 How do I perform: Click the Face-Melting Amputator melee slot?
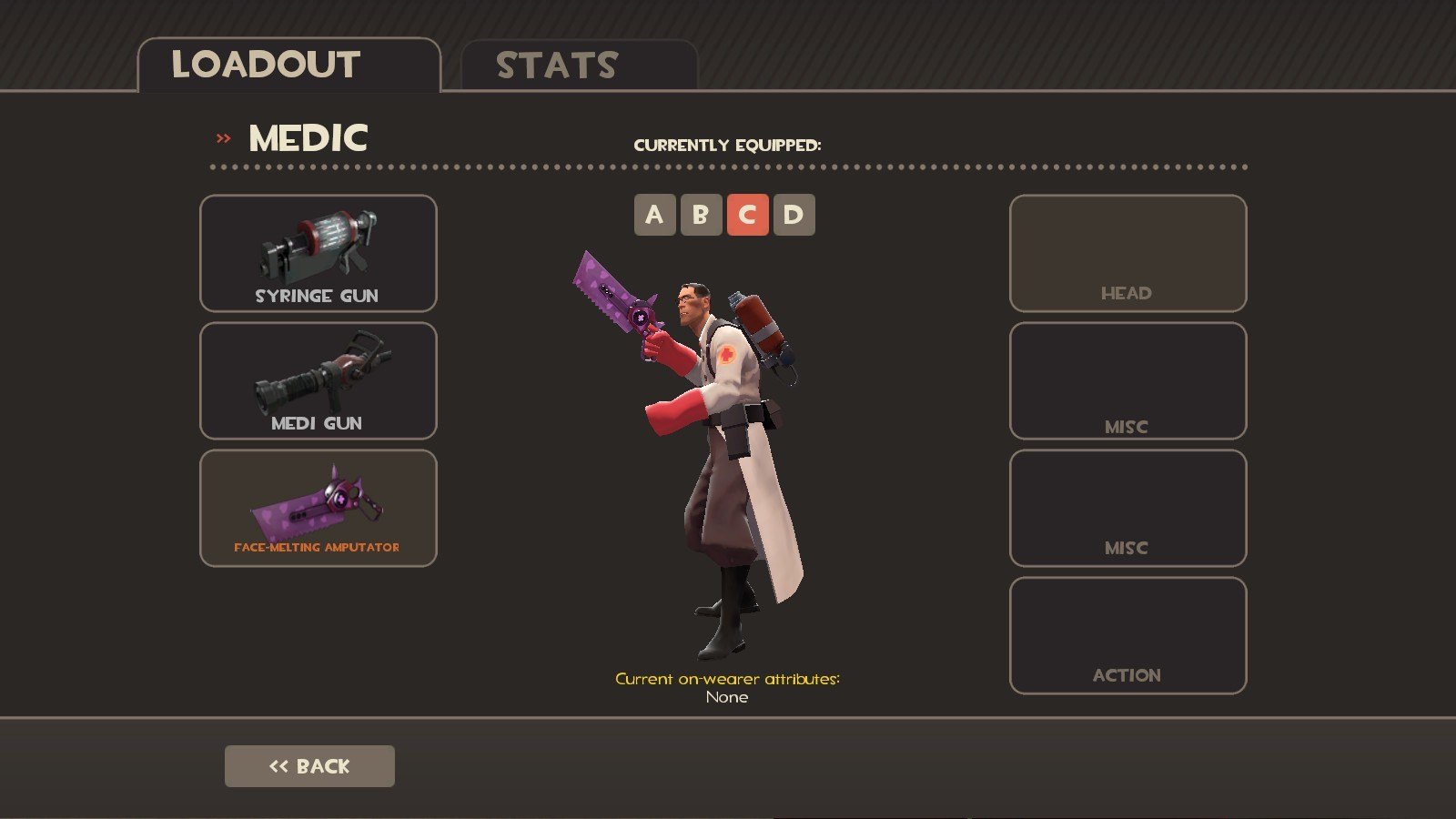318,508
